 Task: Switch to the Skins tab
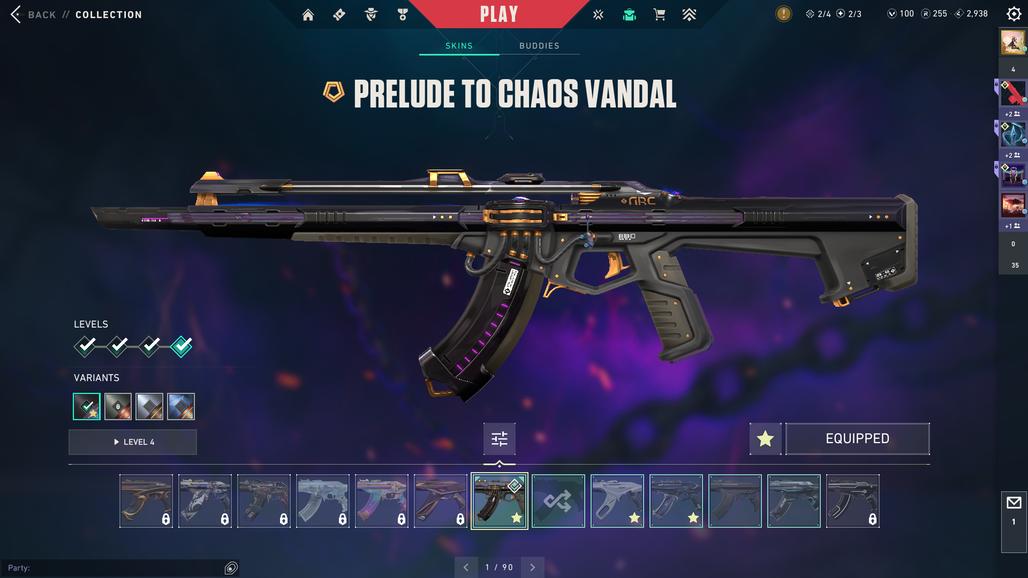459,46
